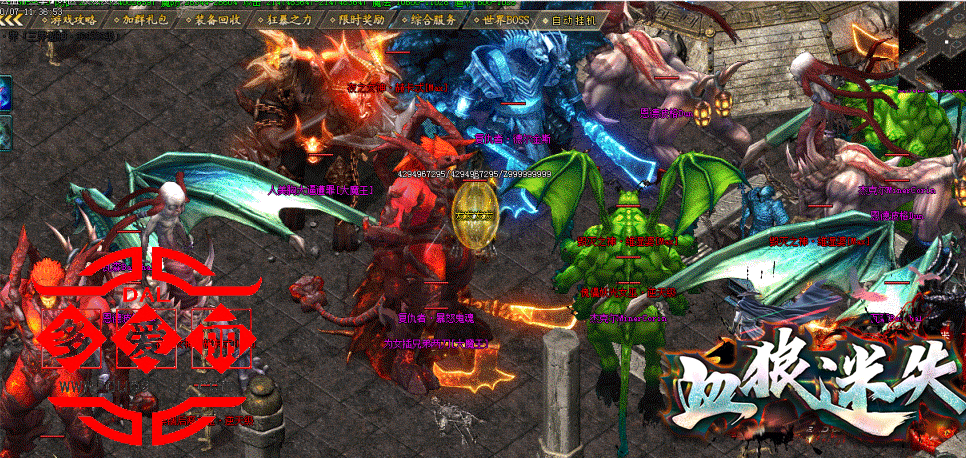Collapse the top menu bar with the gold arrows
This screenshot has width=966, height=458.
click(12, 19)
